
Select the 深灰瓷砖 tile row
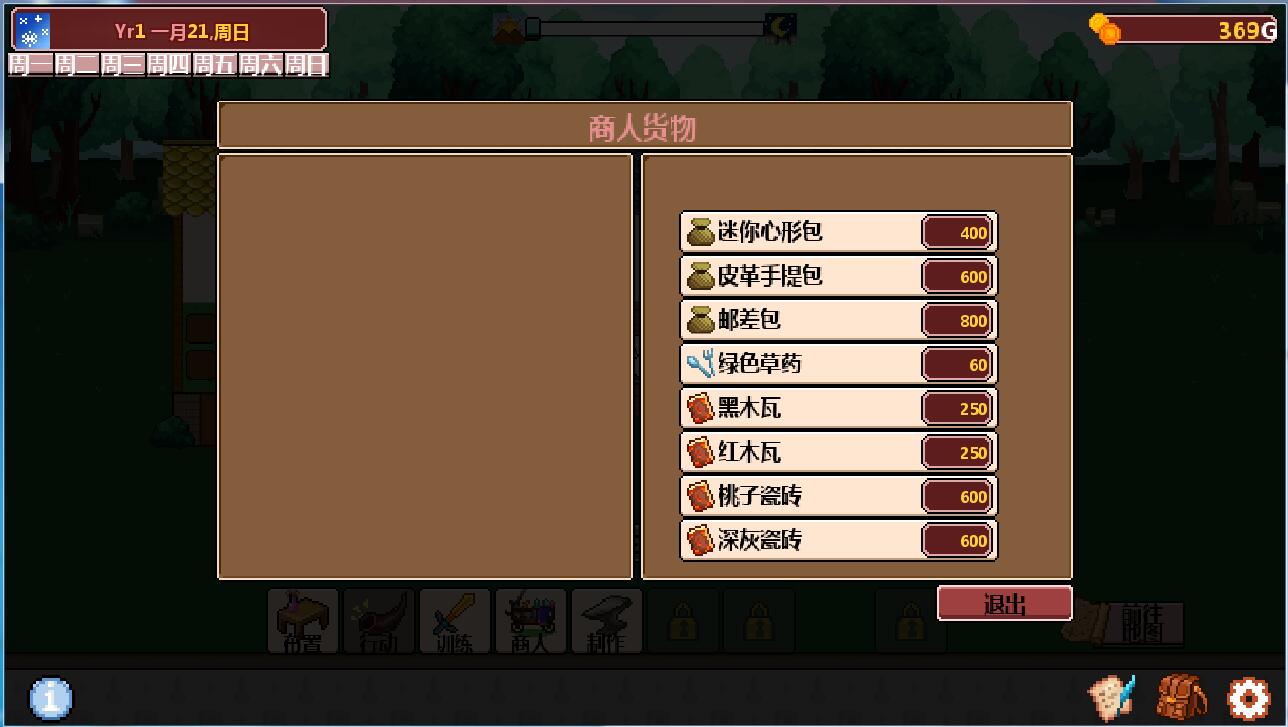coord(838,540)
